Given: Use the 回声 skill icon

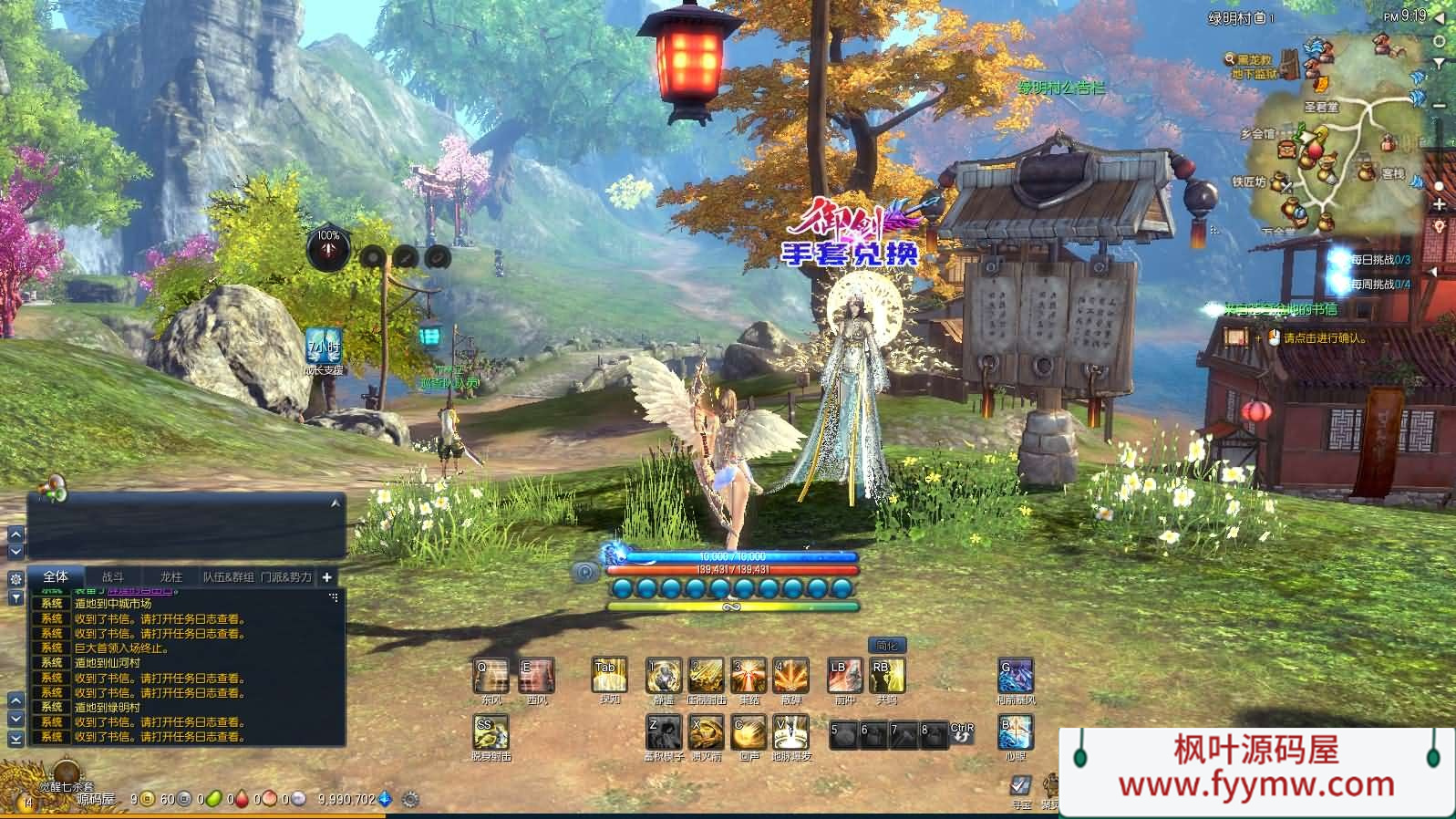Looking at the screenshot, I should point(749,731).
